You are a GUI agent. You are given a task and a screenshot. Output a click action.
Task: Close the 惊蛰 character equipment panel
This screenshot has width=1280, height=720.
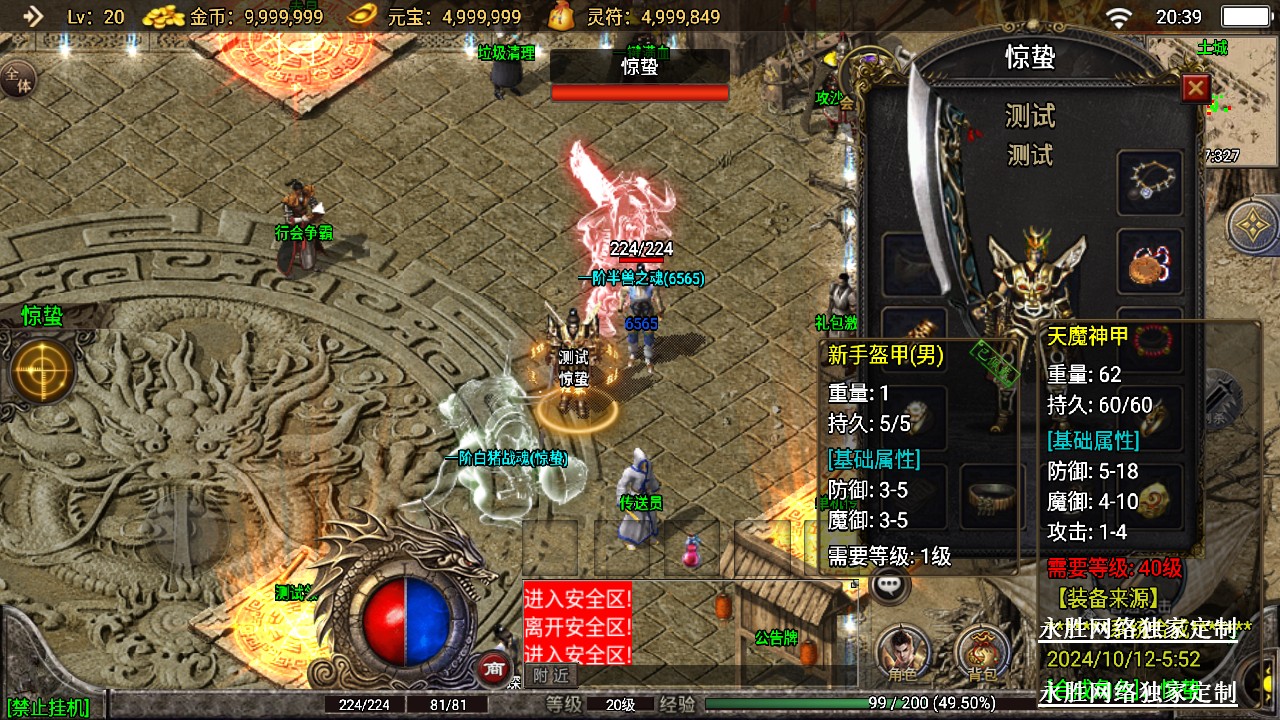click(1196, 88)
